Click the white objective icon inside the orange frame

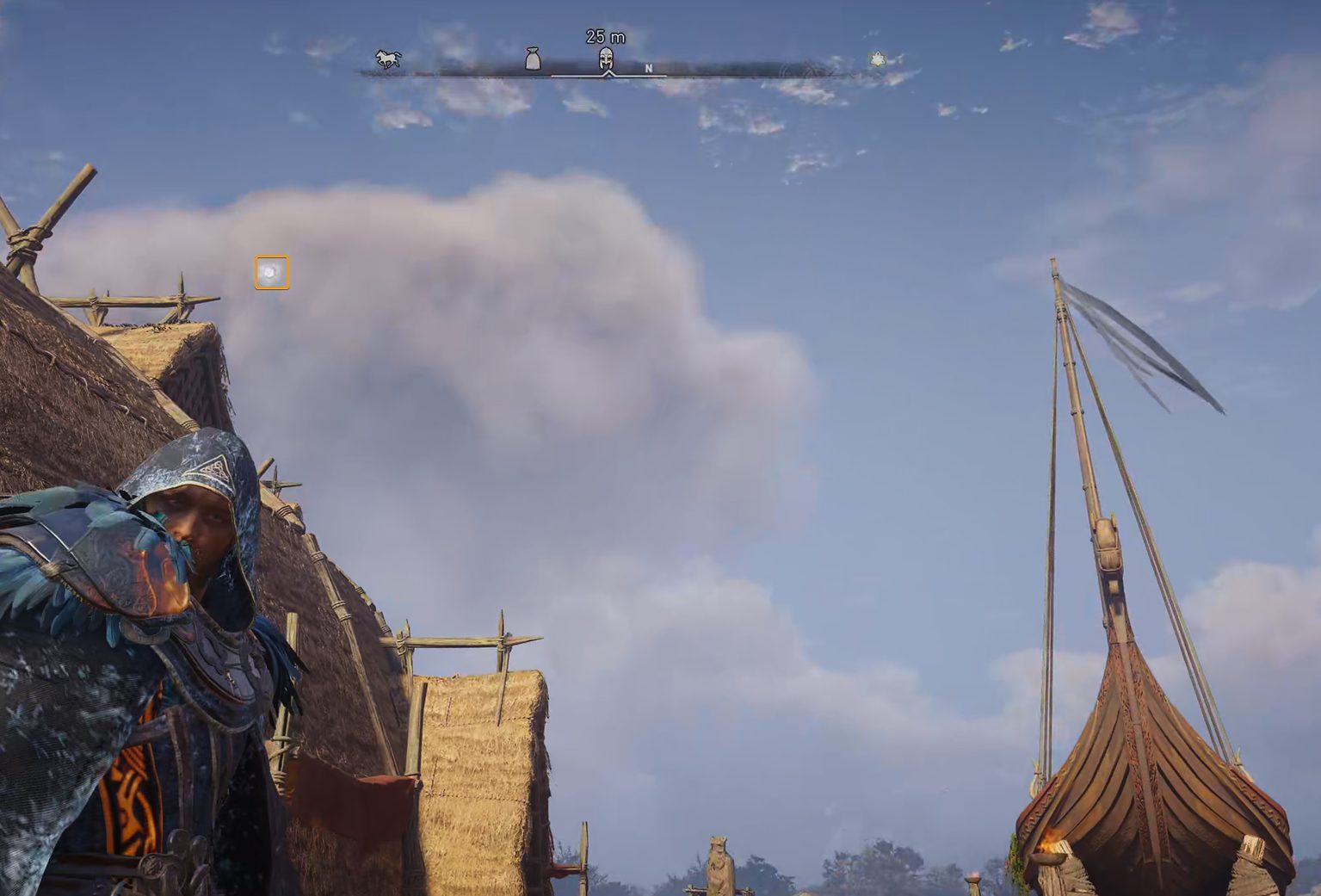pos(270,272)
